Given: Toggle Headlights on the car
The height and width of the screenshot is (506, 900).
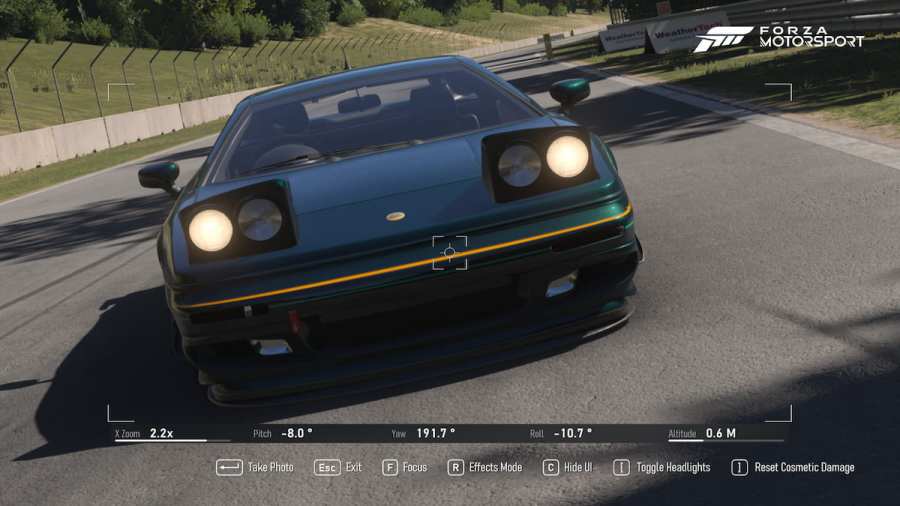Looking at the screenshot, I should pyautogui.click(x=662, y=467).
